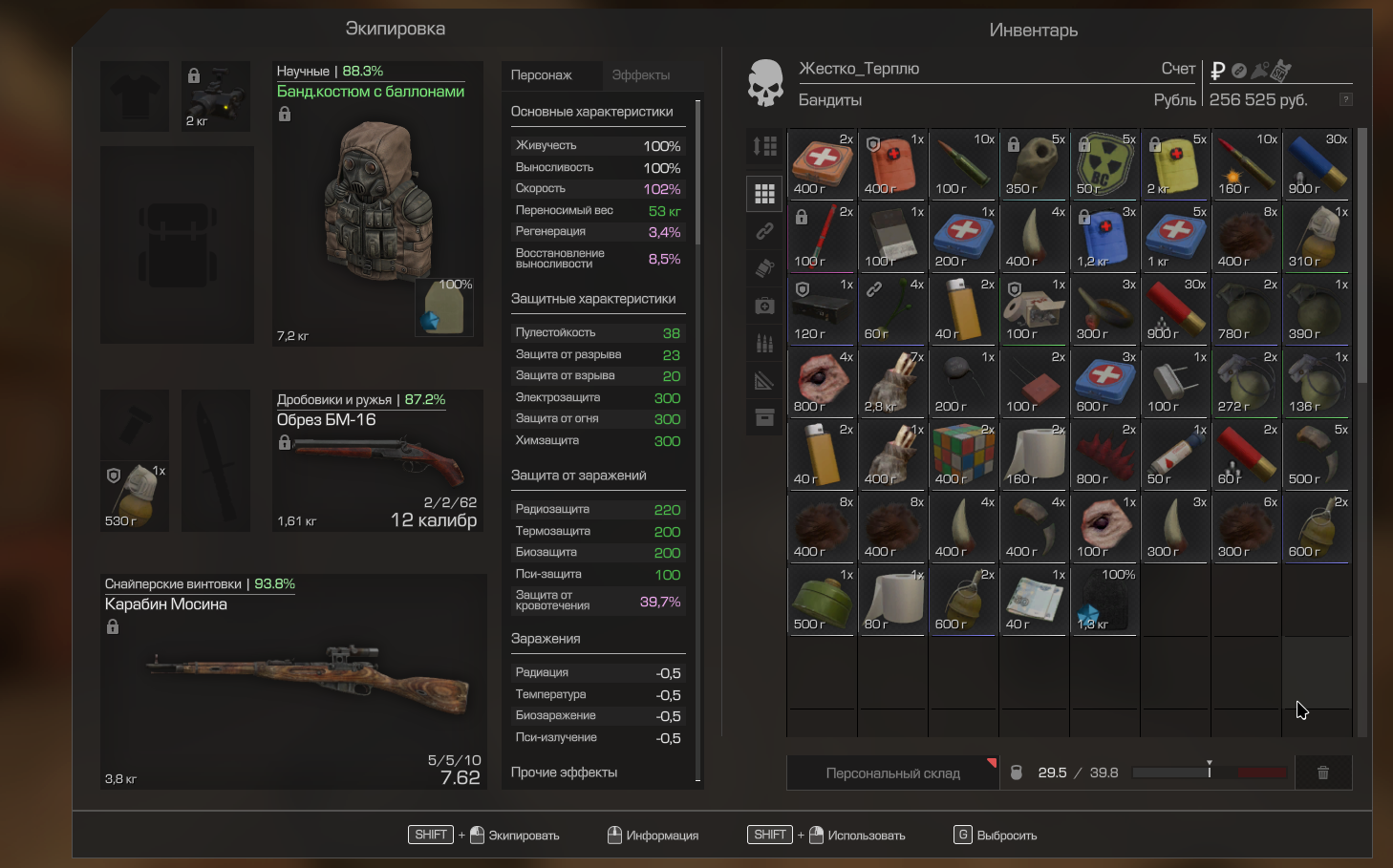The image size is (1393, 868).
Task: Open the Персональный склад storage
Action: [x=892, y=773]
